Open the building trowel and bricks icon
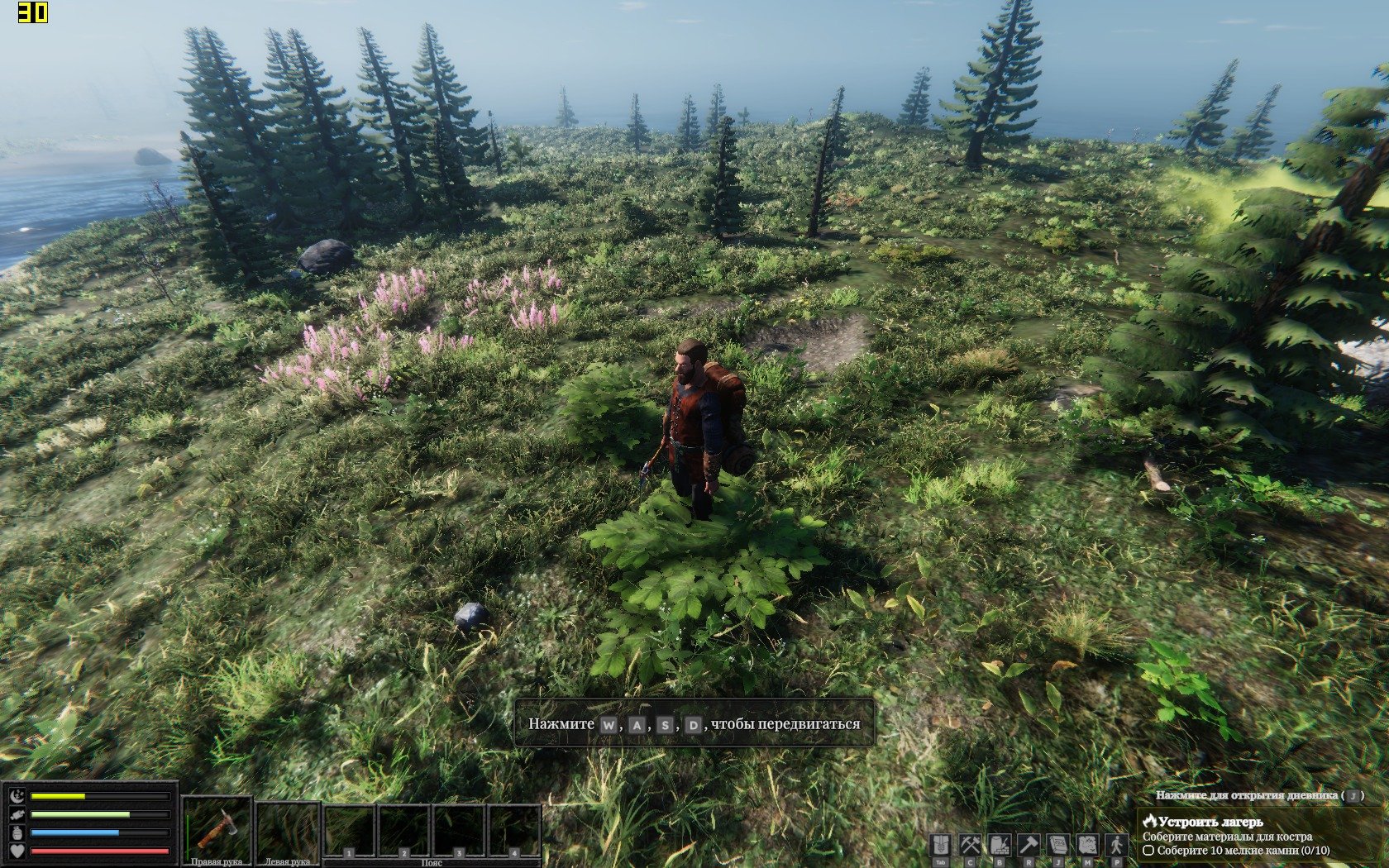The image size is (1389, 868). click(x=1000, y=845)
